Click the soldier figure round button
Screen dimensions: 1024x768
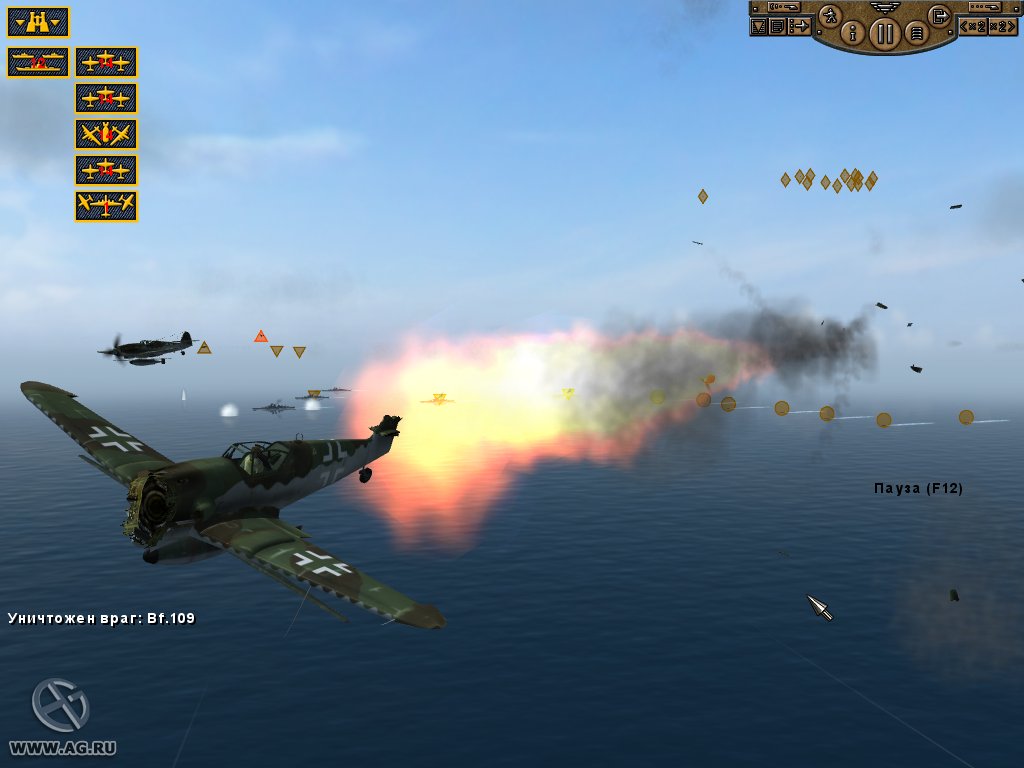[x=830, y=16]
